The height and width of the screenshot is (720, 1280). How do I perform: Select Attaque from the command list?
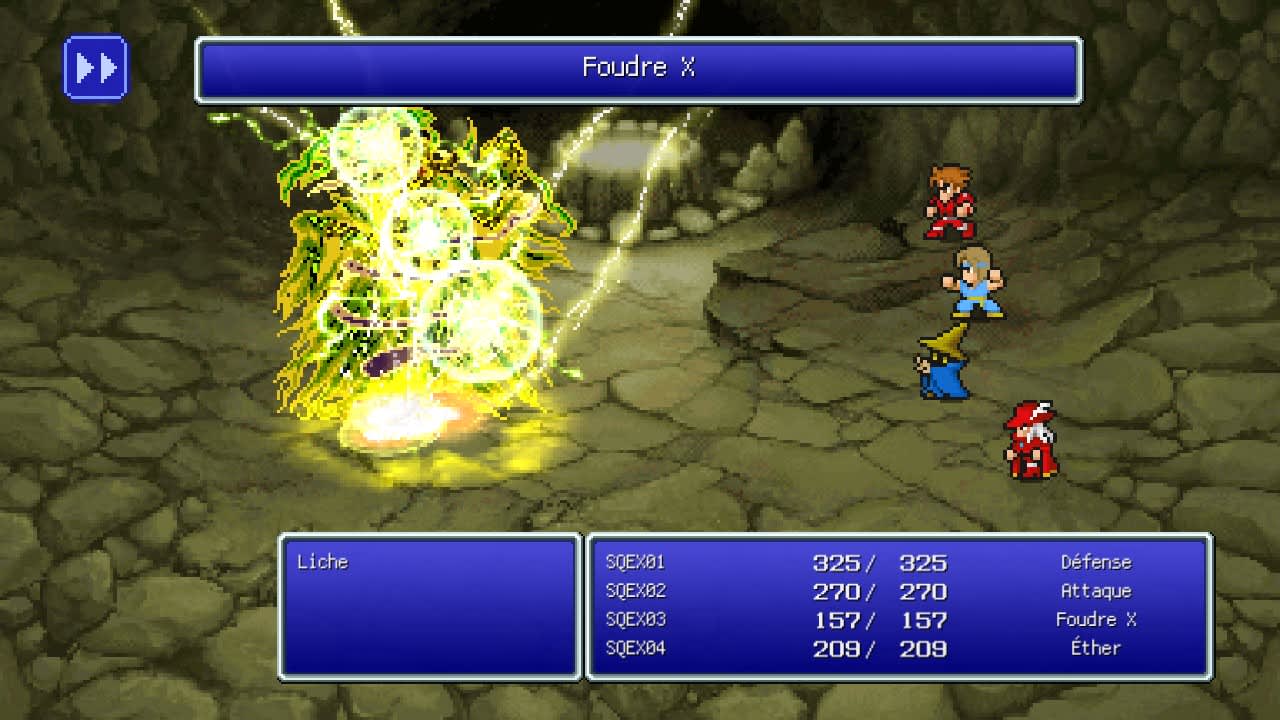(1099, 591)
